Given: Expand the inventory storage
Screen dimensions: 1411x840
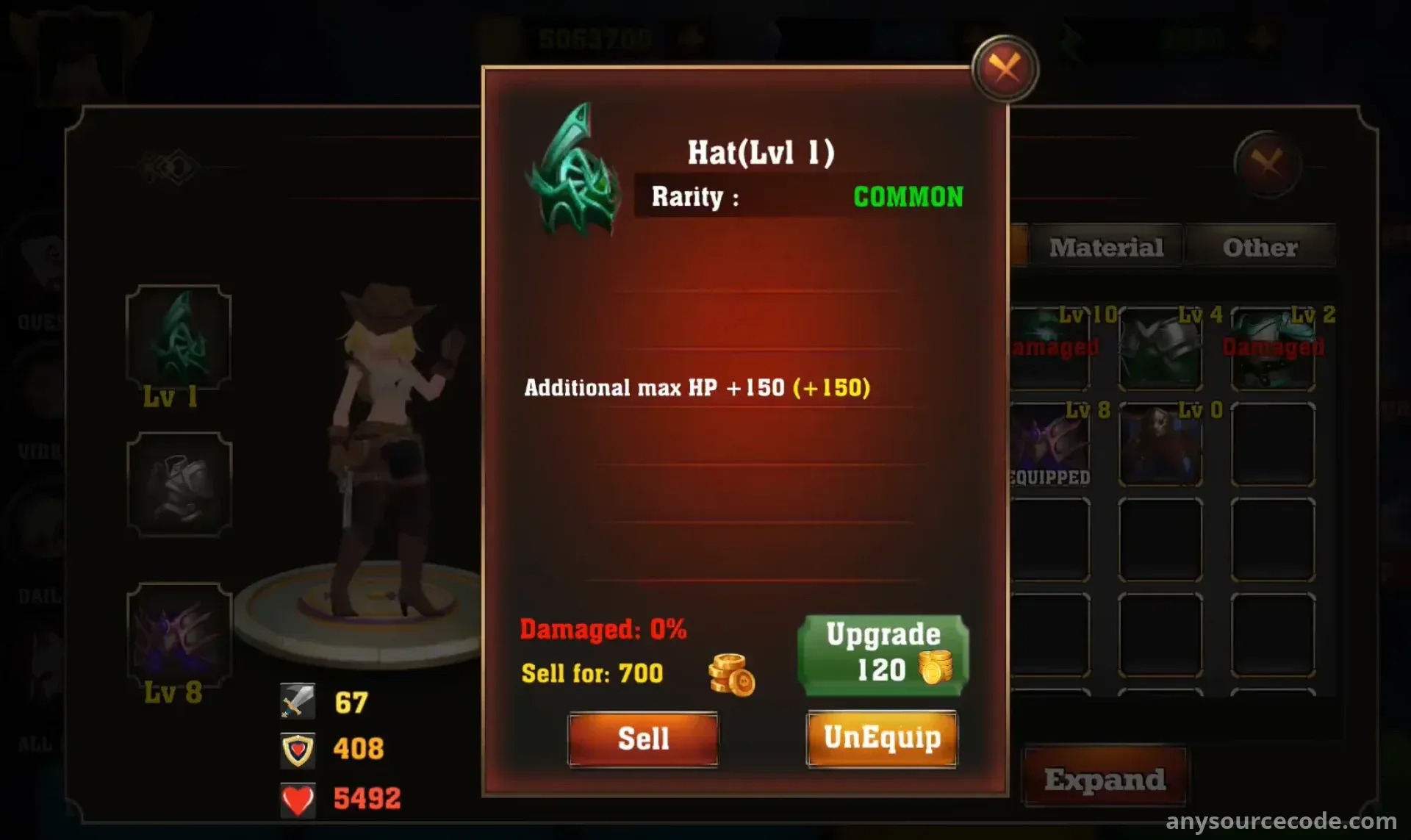Looking at the screenshot, I should (x=1105, y=779).
